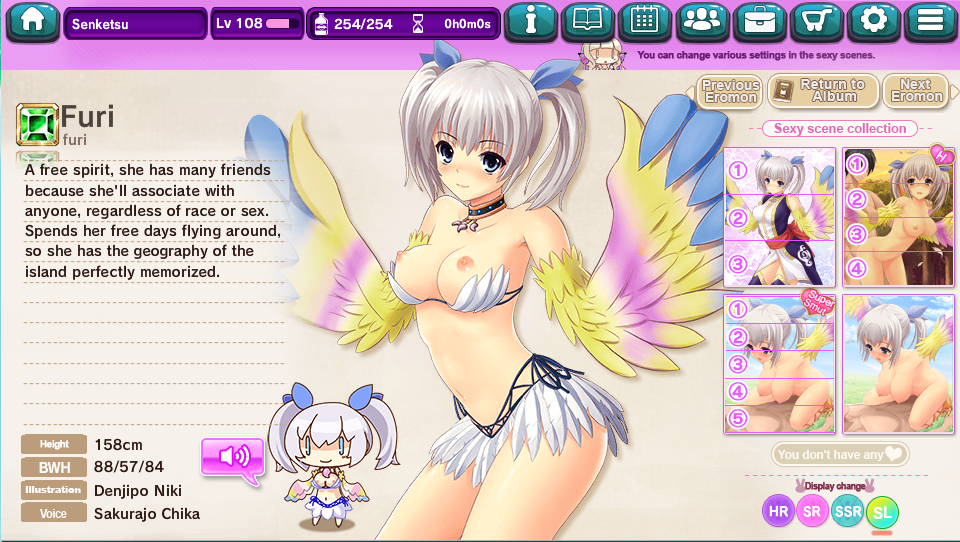Image resolution: width=960 pixels, height=542 pixels.
Task: Go to the Home screen
Action: (x=32, y=21)
